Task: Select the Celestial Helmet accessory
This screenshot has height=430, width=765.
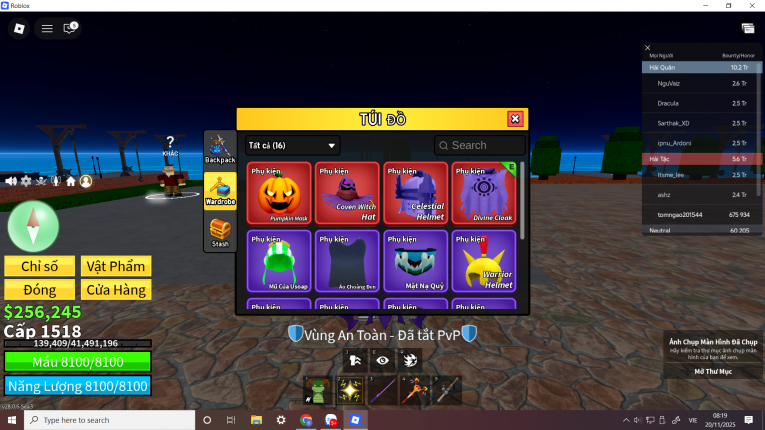Action: coord(415,192)
